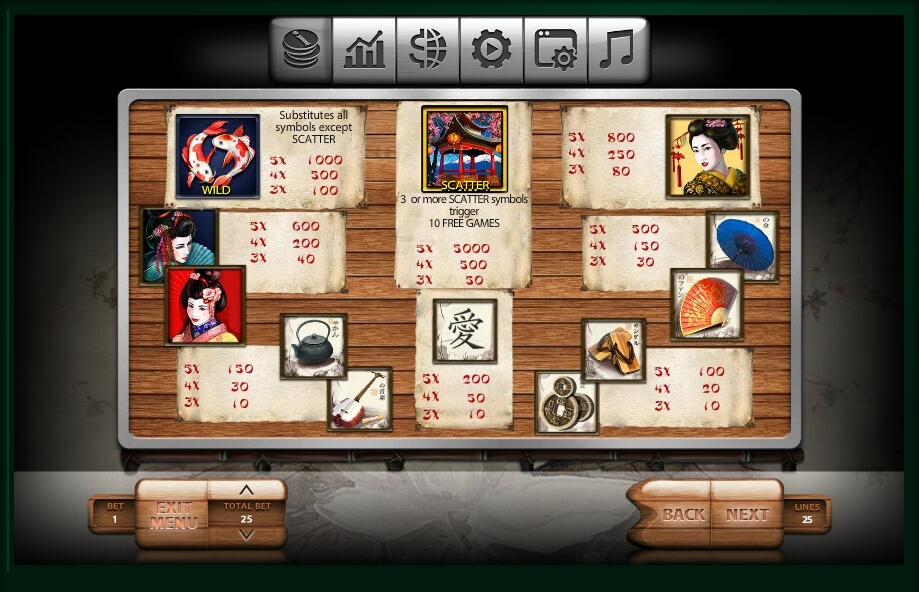Toggle the music note sound button
Viewport: 919px width, 592px height.
(x=618, y=50)
